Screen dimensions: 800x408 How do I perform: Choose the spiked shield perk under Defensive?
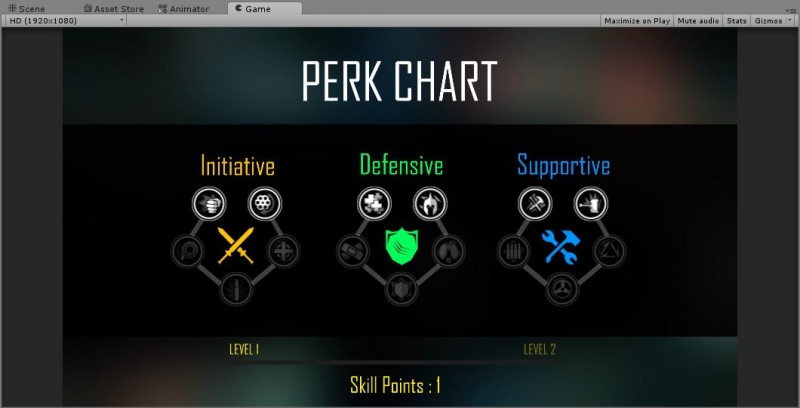[x=402, y=290]
